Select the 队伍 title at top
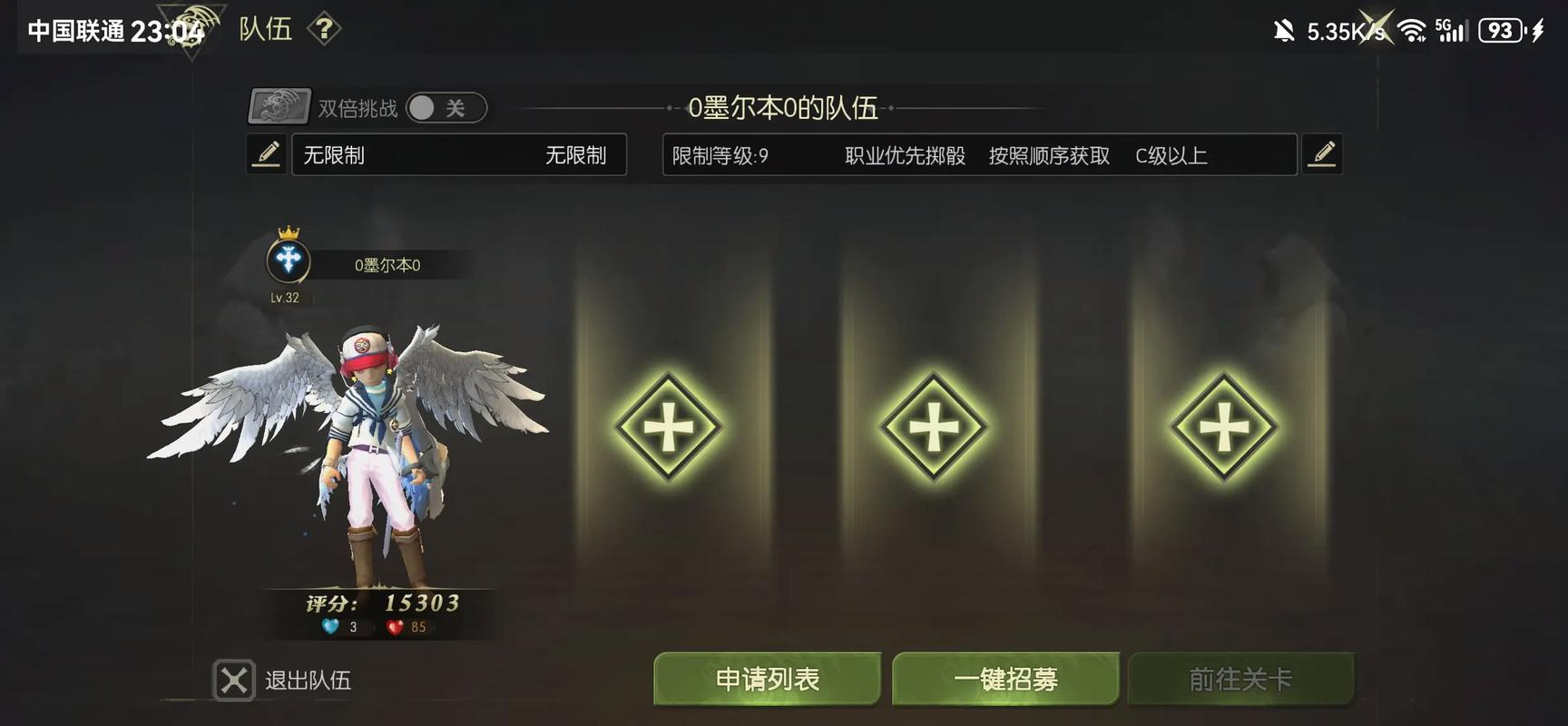The image size is (1568, 726). [268, 27]
